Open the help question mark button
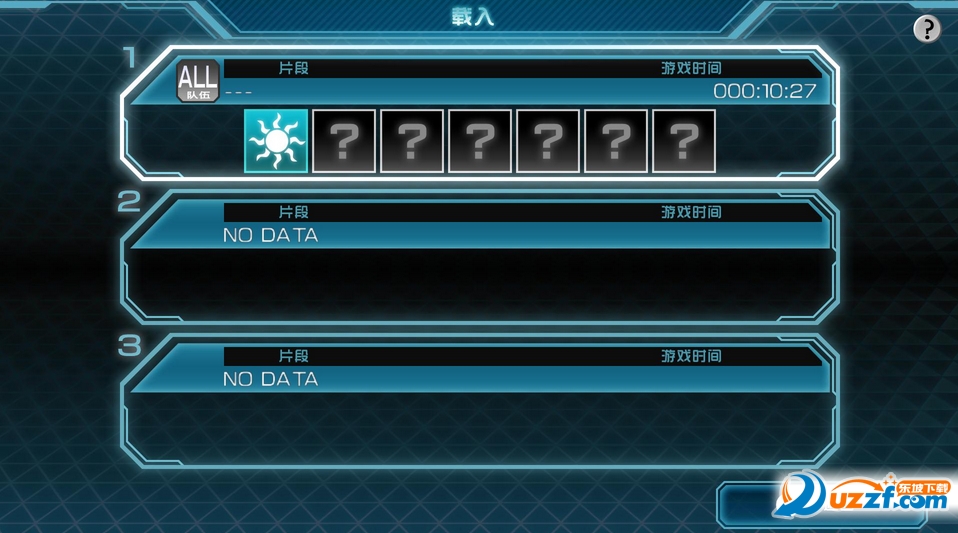 coord(927,30)
